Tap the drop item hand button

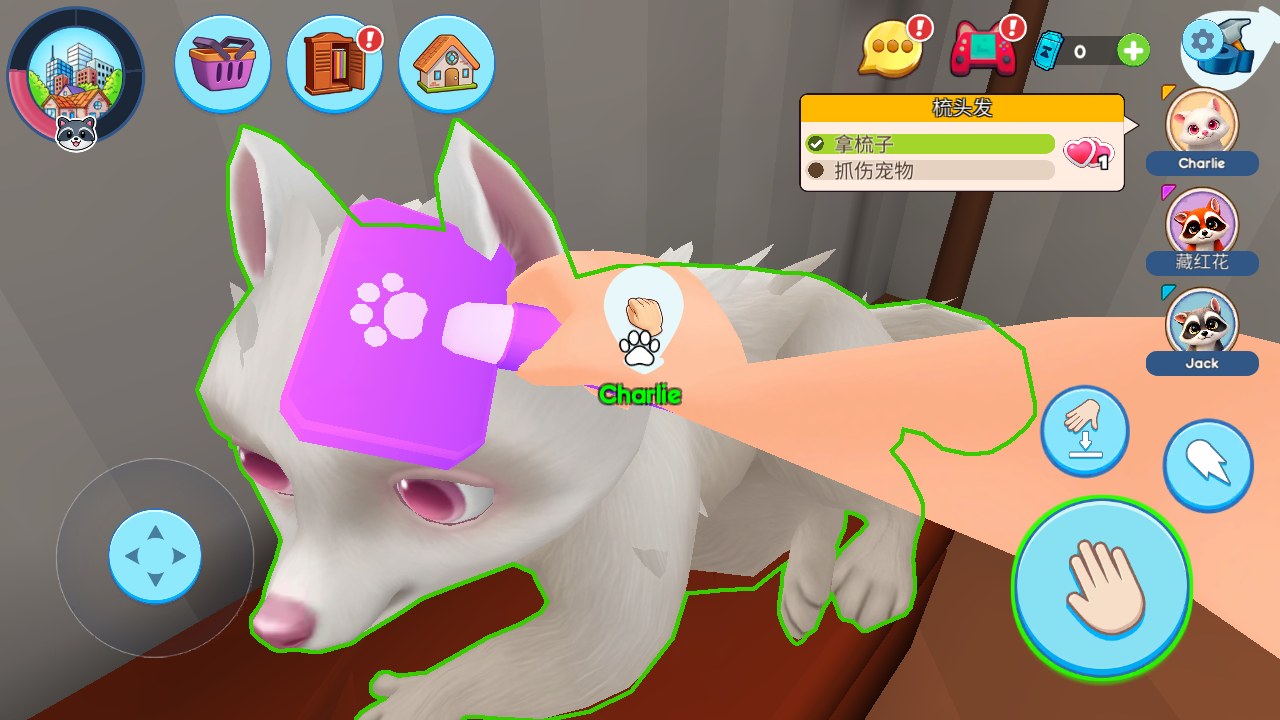point(1085,431)
